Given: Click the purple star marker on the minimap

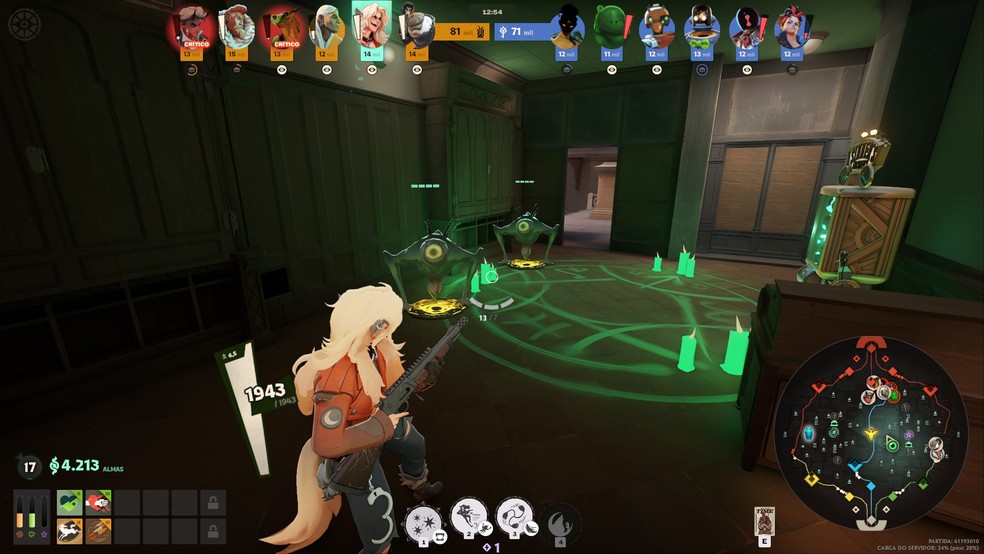Looking at the screenshot, I should pos(909,434).
